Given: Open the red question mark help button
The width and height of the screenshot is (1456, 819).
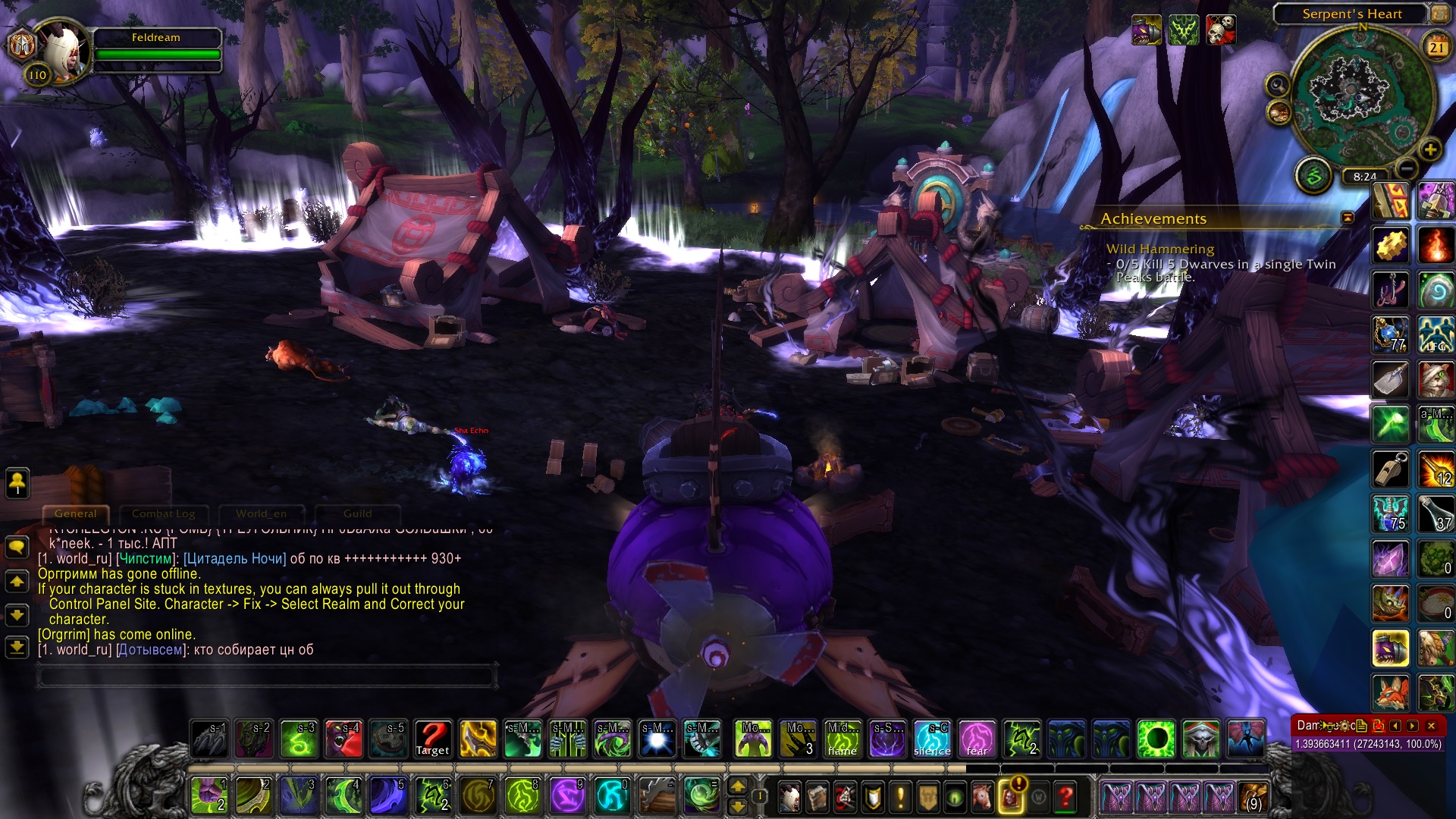Looking at the screenshot, I should tap(1065, 797).
